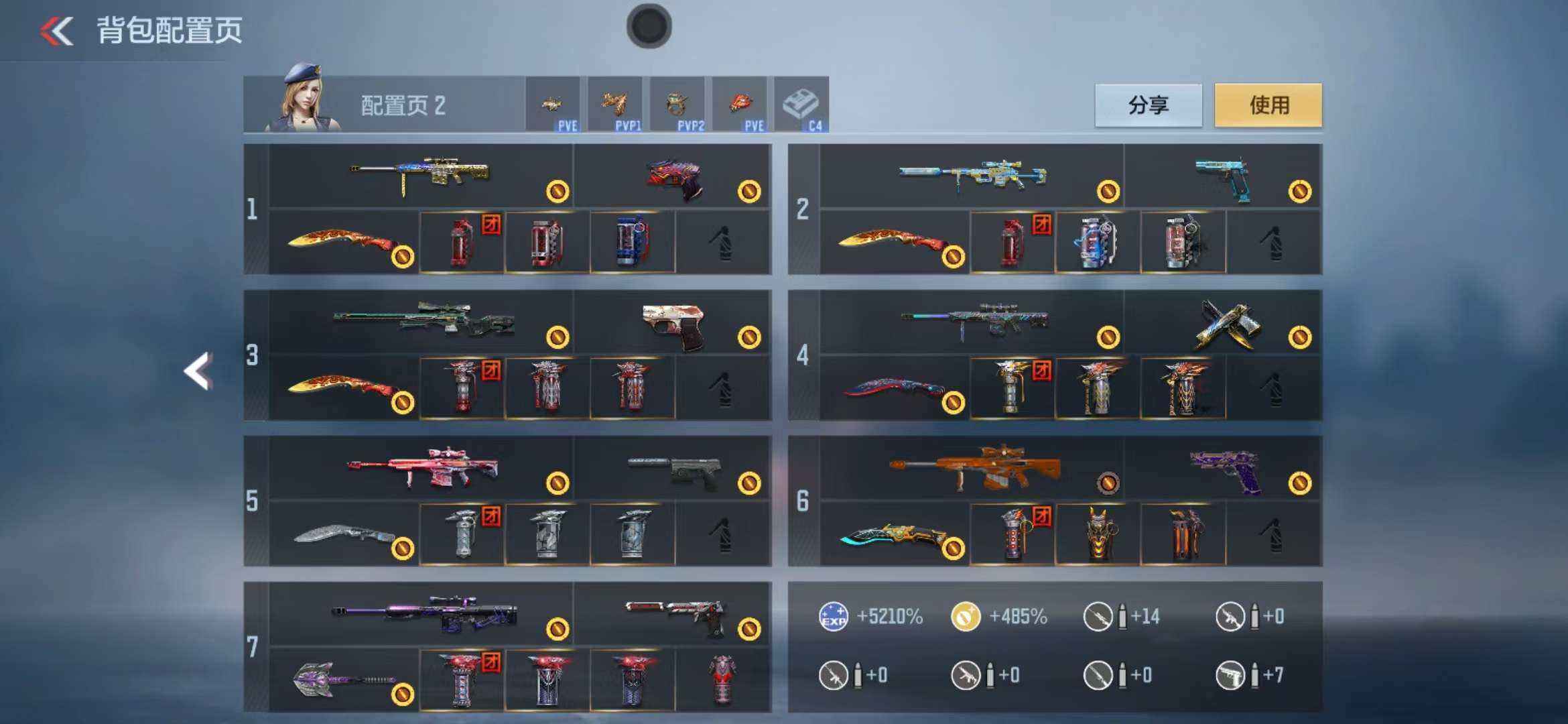Select the purple axe in bag 7

pos(344,680)
